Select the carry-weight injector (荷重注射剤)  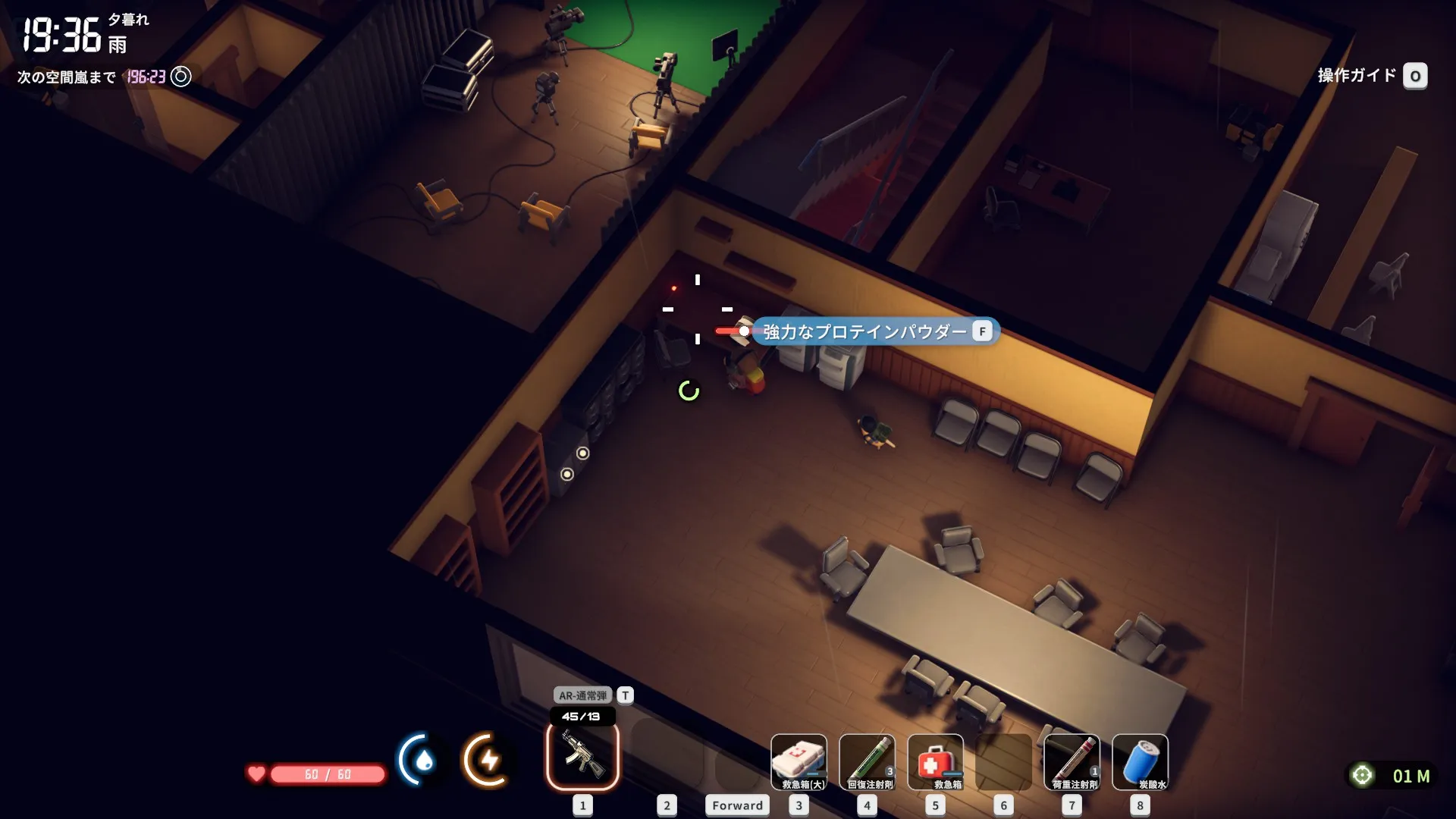(x=1072, y=761)
